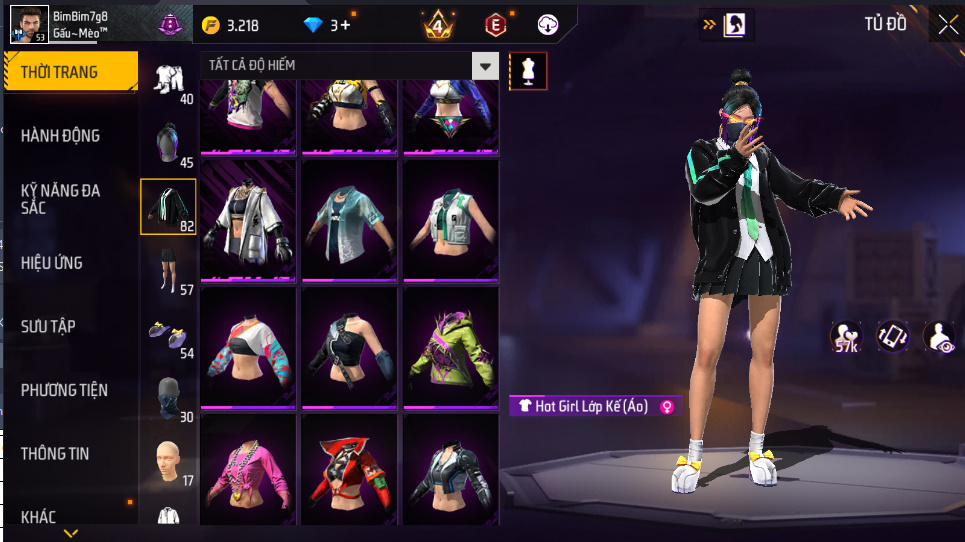Select the shorts category showing 57 items
965x542 pixels.
(168, 271)
